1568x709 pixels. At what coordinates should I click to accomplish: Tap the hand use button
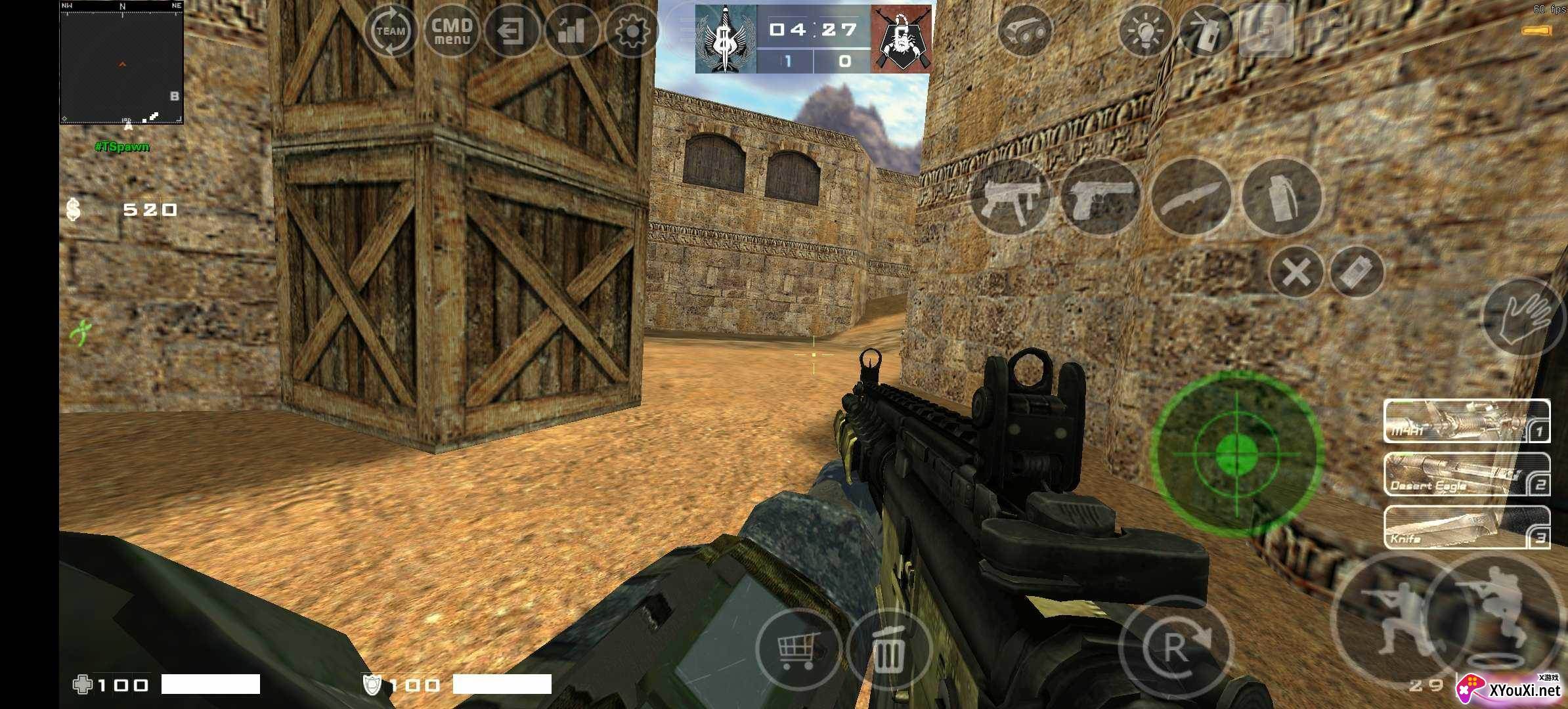[1523, 316]
